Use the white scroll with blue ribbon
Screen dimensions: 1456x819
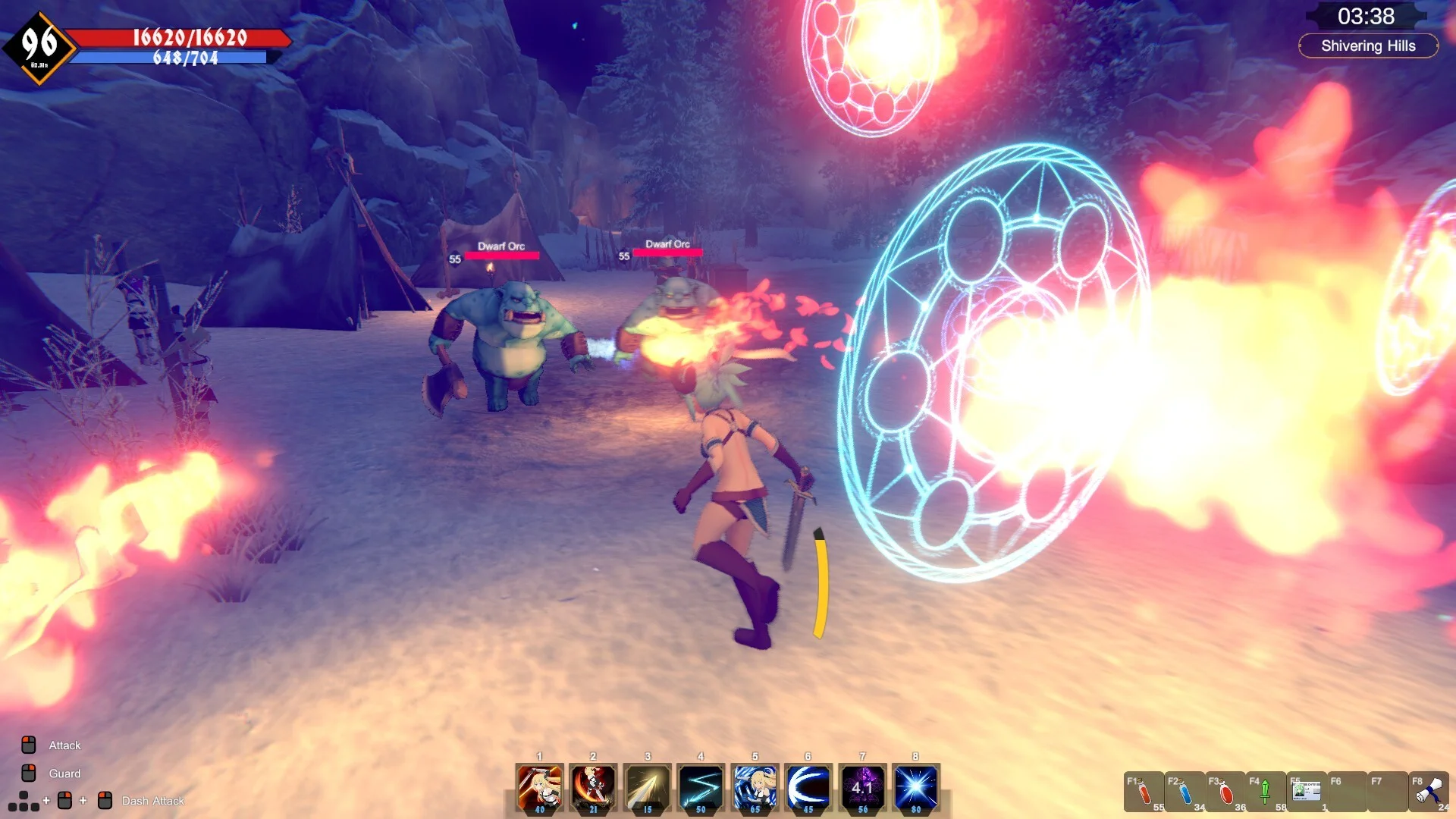1429,792
